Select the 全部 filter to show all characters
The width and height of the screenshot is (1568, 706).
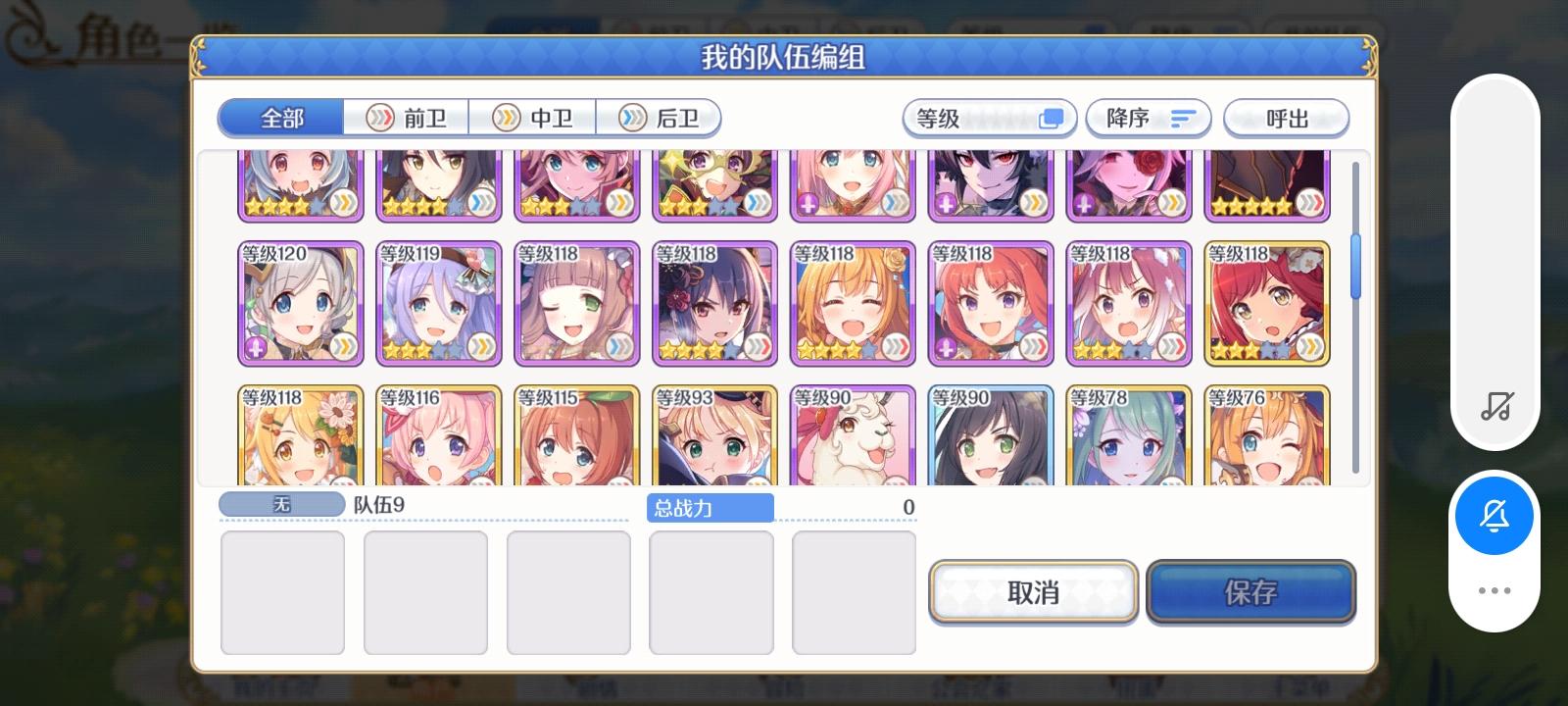[280, 117]
